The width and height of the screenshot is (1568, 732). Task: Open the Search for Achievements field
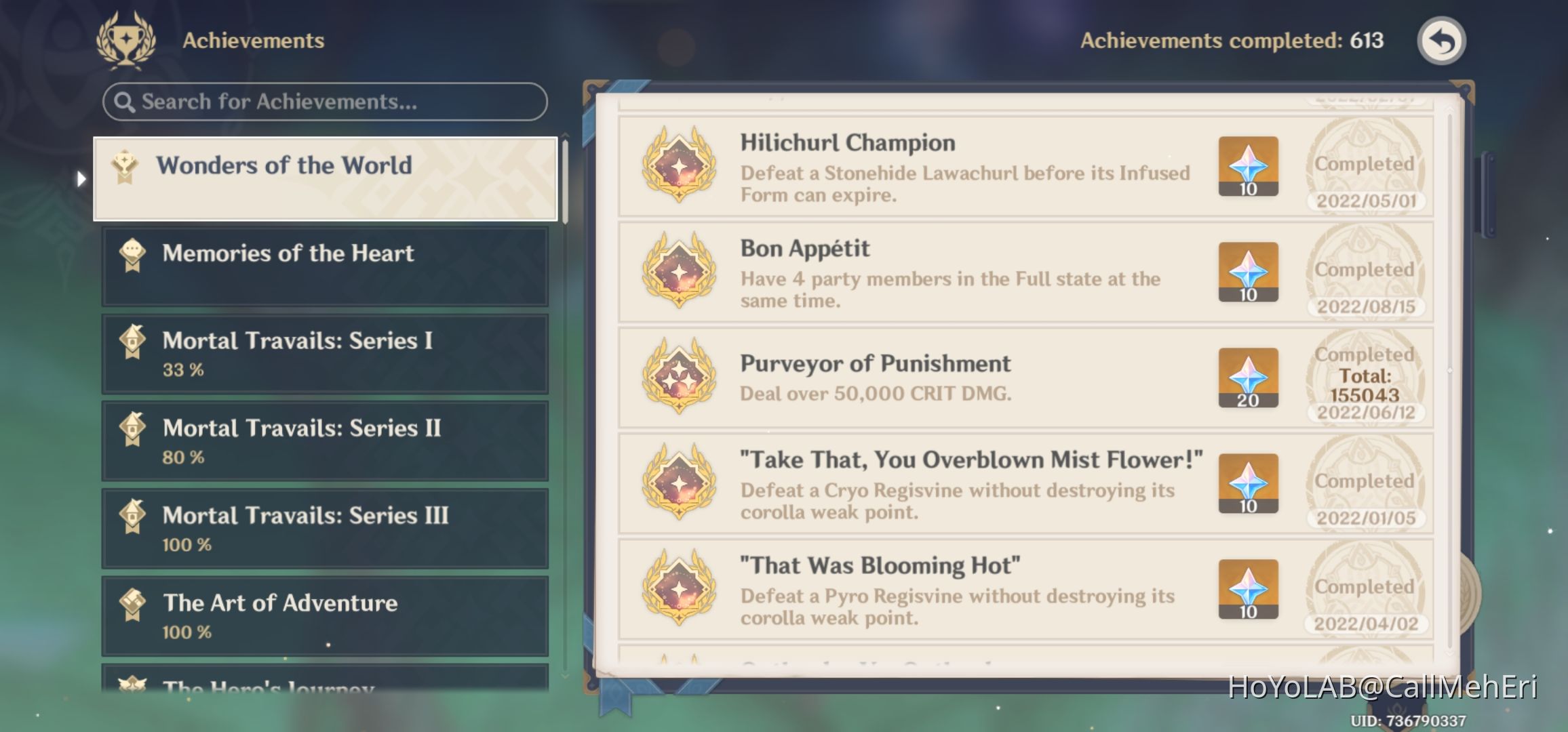point(324,102)
